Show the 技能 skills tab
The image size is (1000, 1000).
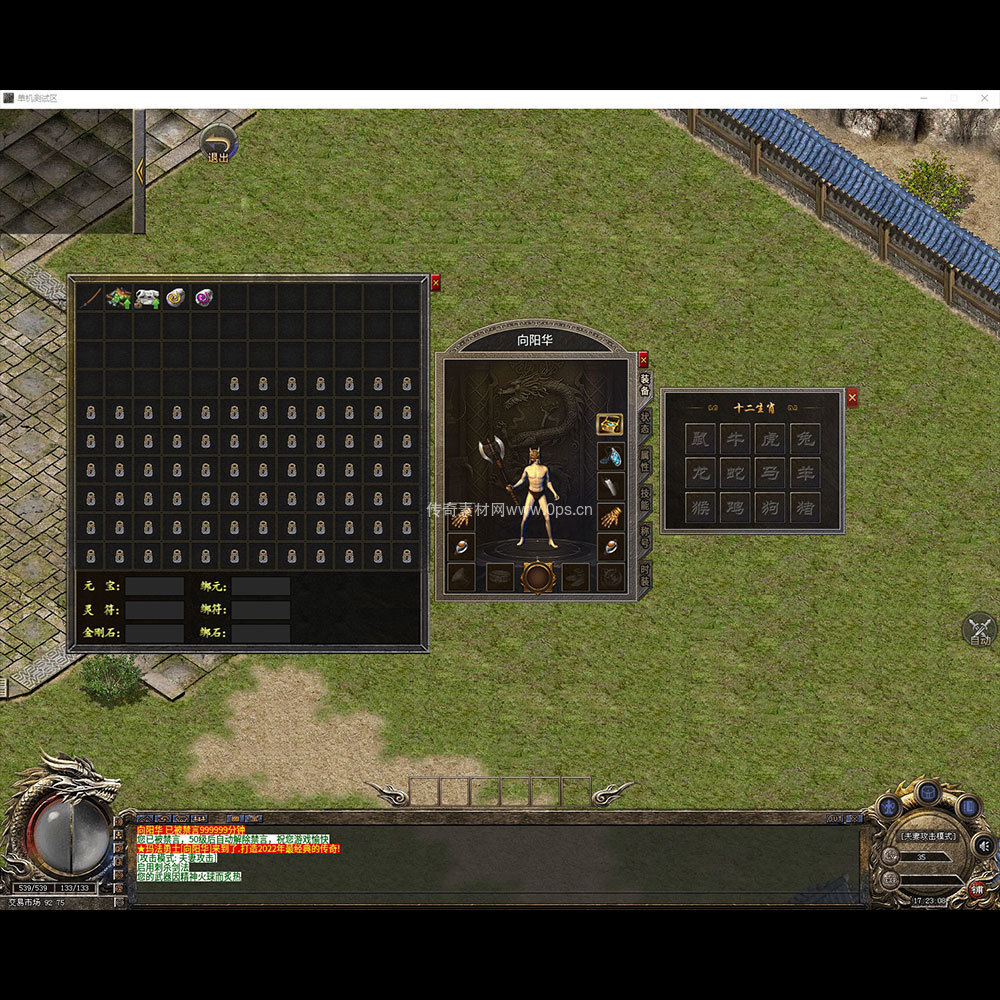click(646, 498)
